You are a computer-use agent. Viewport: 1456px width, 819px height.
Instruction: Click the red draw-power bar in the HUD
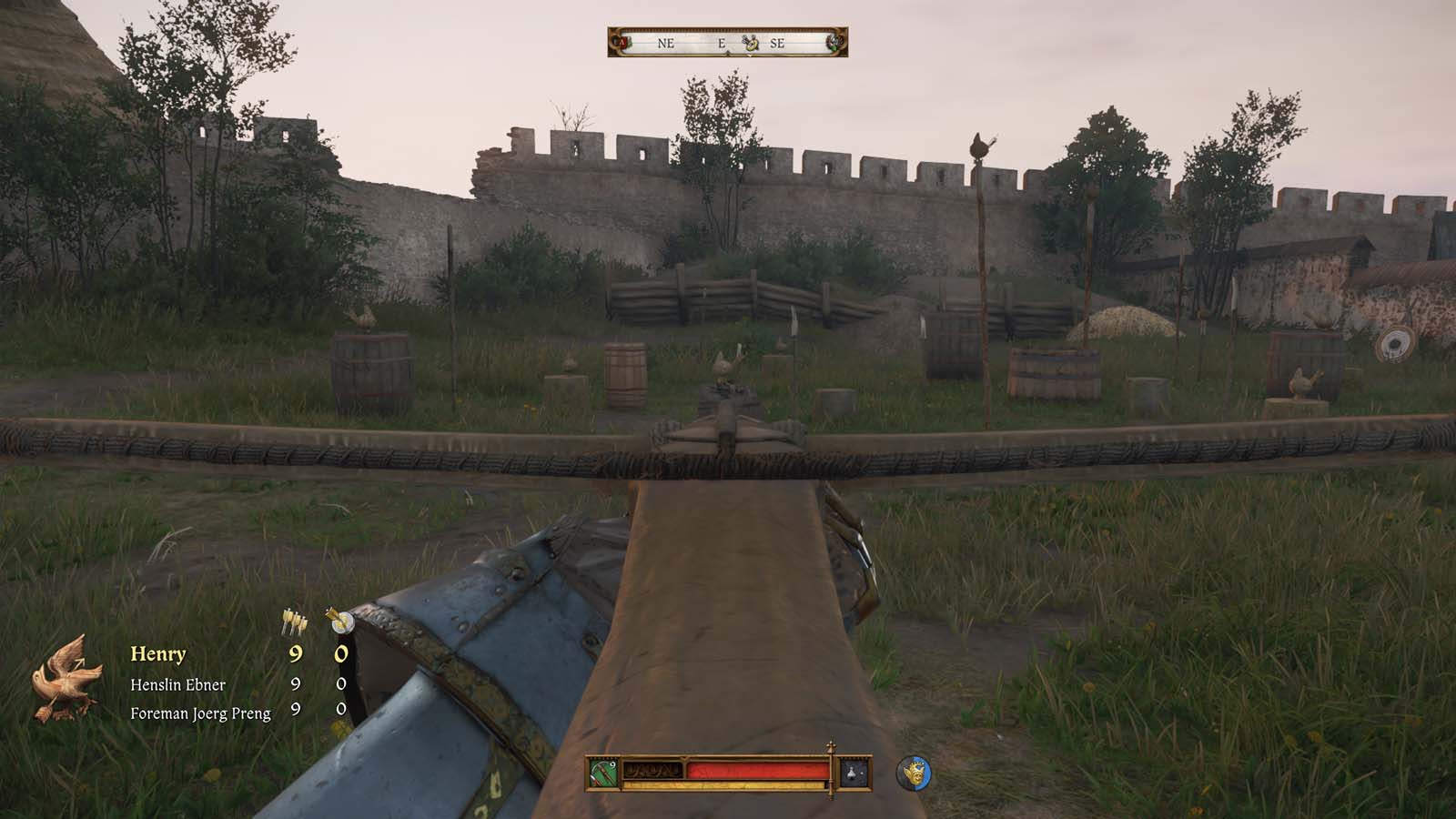point(757,769)
